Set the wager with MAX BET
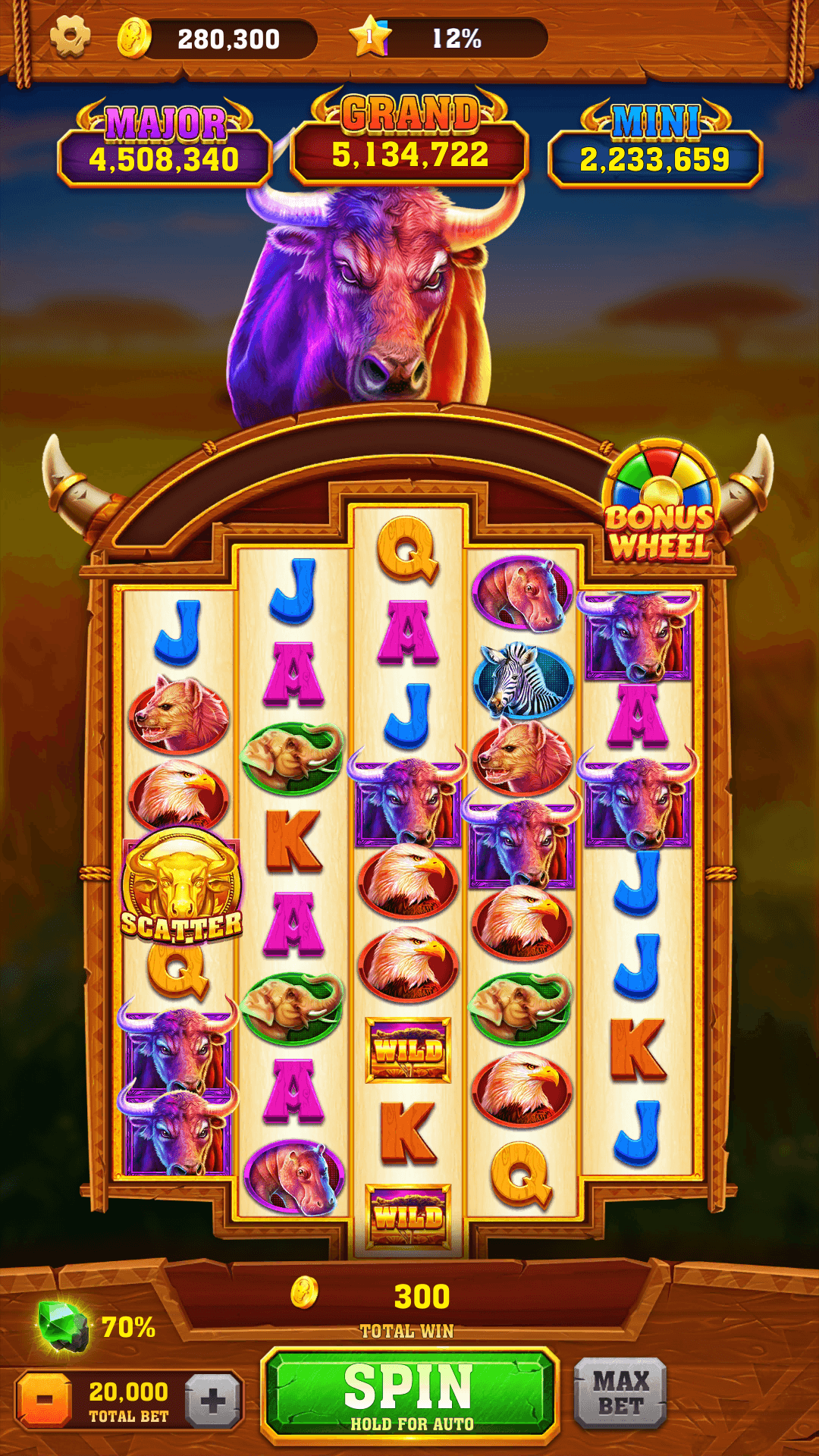 pos(620,1393)
